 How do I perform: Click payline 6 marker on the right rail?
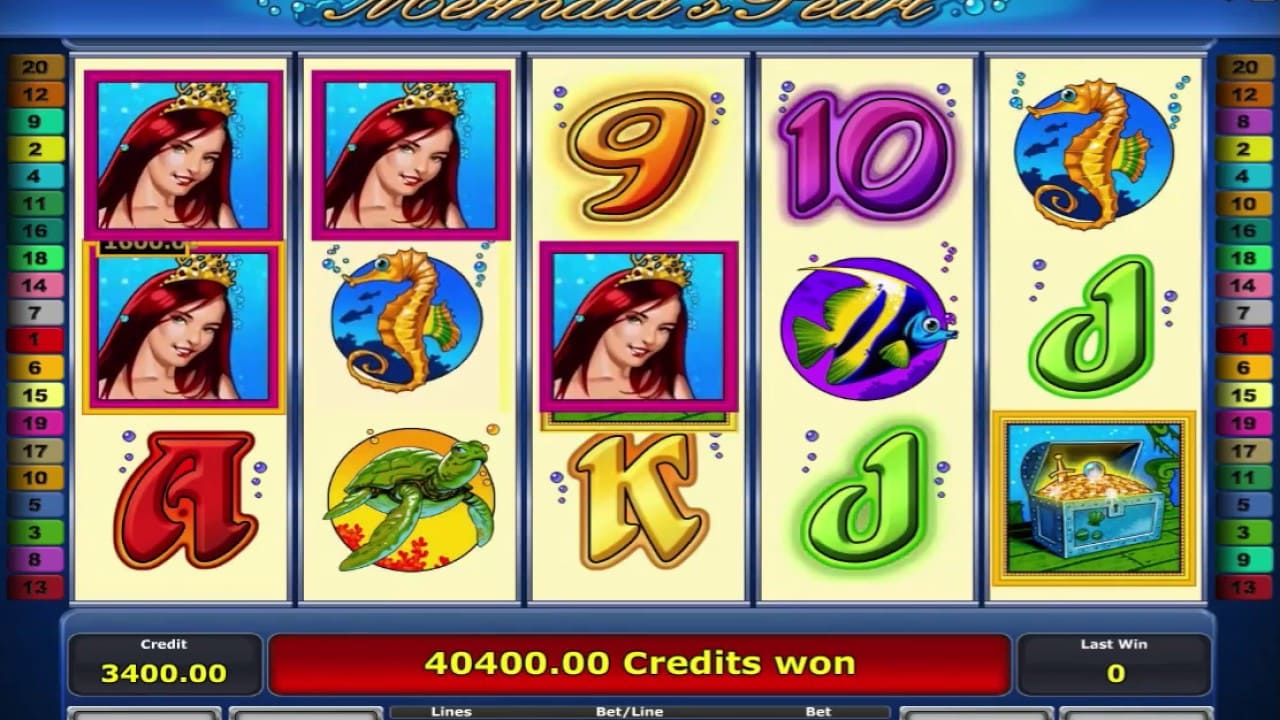click(1243, 368)
